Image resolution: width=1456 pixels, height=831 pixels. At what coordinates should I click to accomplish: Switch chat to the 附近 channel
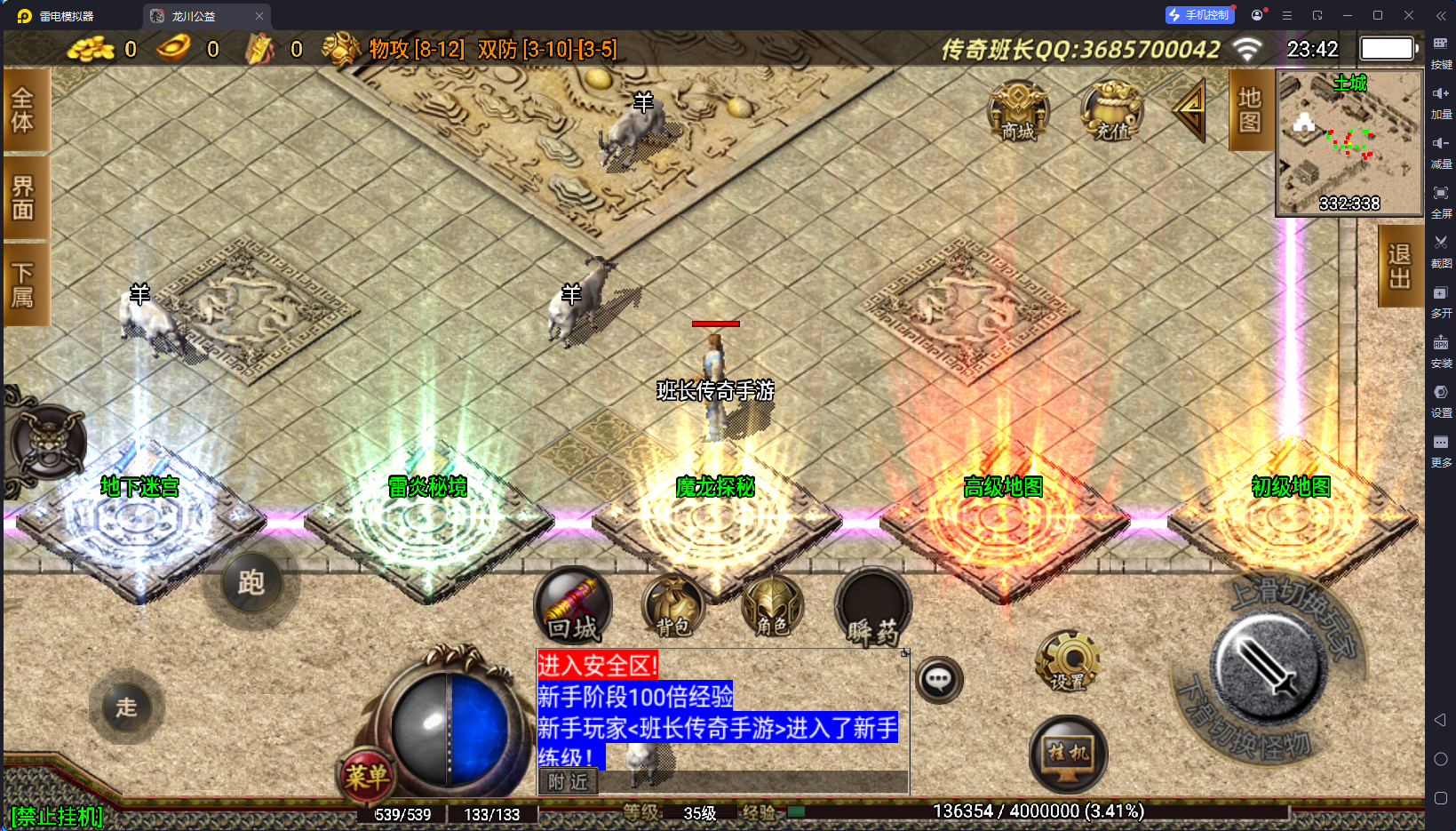tap(568, 782)
